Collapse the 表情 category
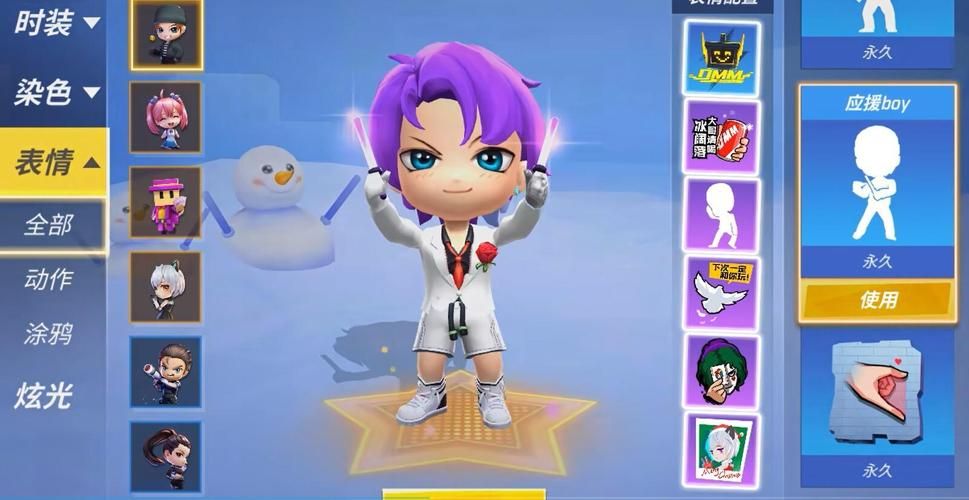The width and height of the screenshot is (969, 500). click(55, 162)
